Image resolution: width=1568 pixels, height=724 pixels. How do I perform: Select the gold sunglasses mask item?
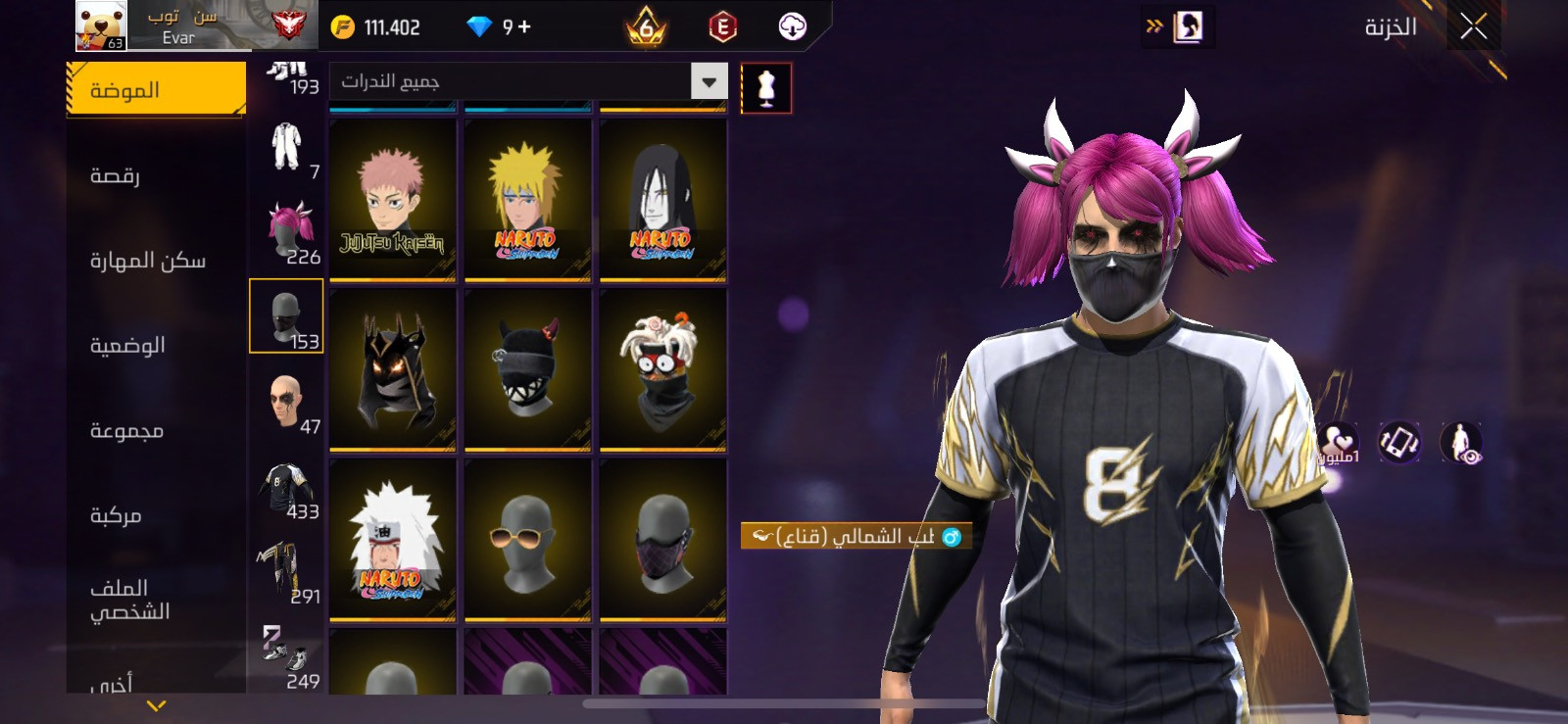pos(527,540)
